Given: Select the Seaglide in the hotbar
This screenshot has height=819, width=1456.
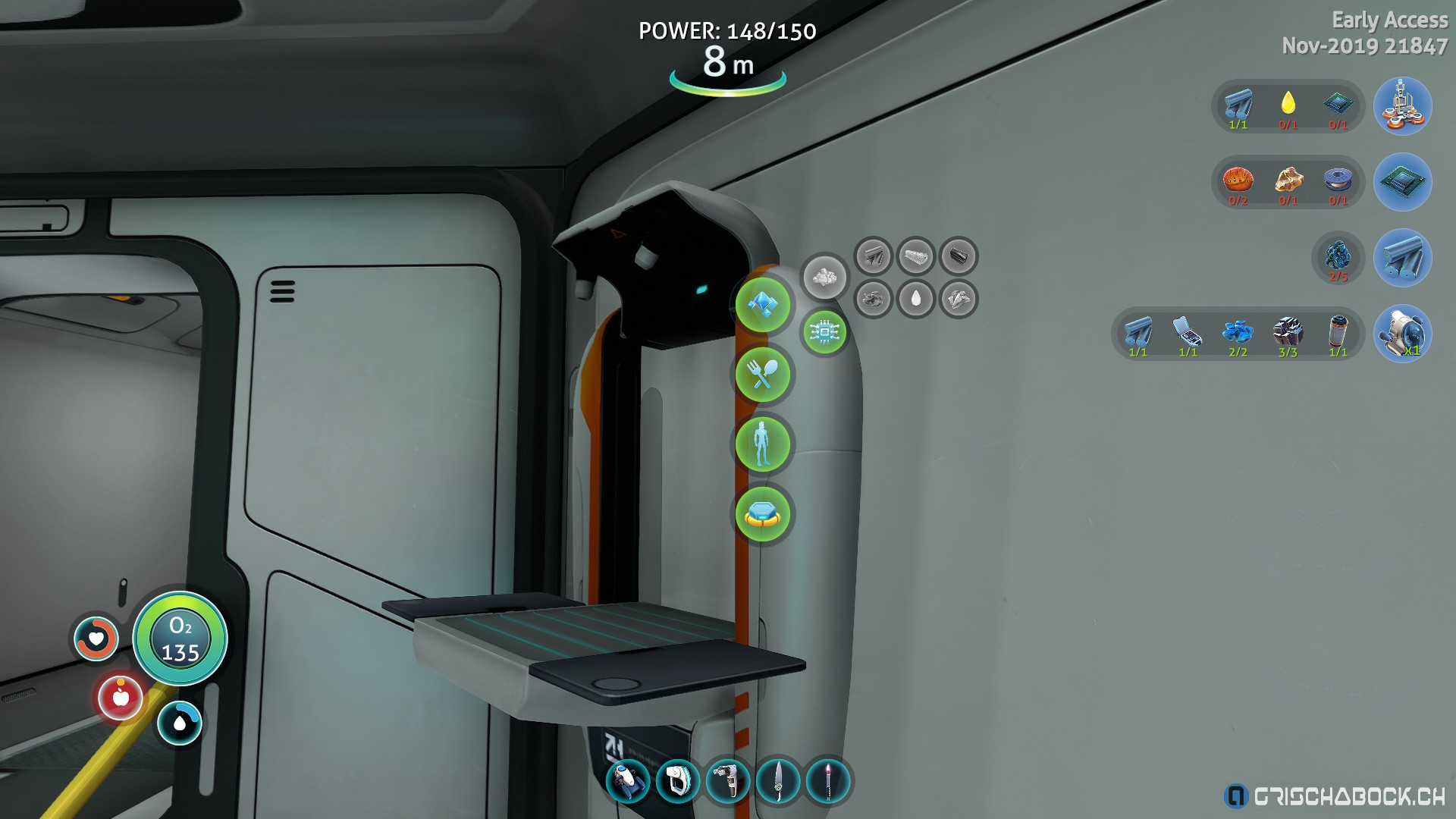Looking at the screenshot, I should pyautogui.click(x=628, y=781).
